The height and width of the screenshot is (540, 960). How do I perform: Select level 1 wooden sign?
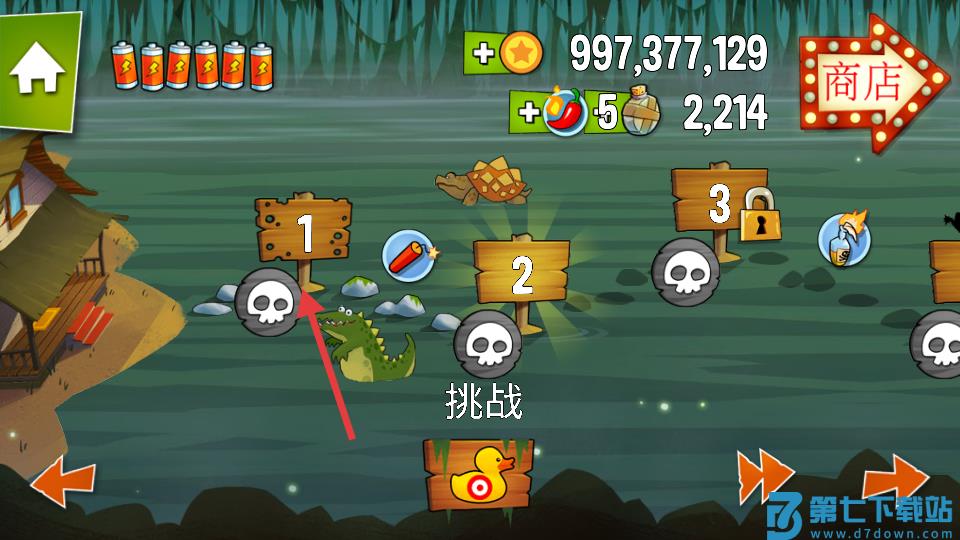[x=305, y=230]
